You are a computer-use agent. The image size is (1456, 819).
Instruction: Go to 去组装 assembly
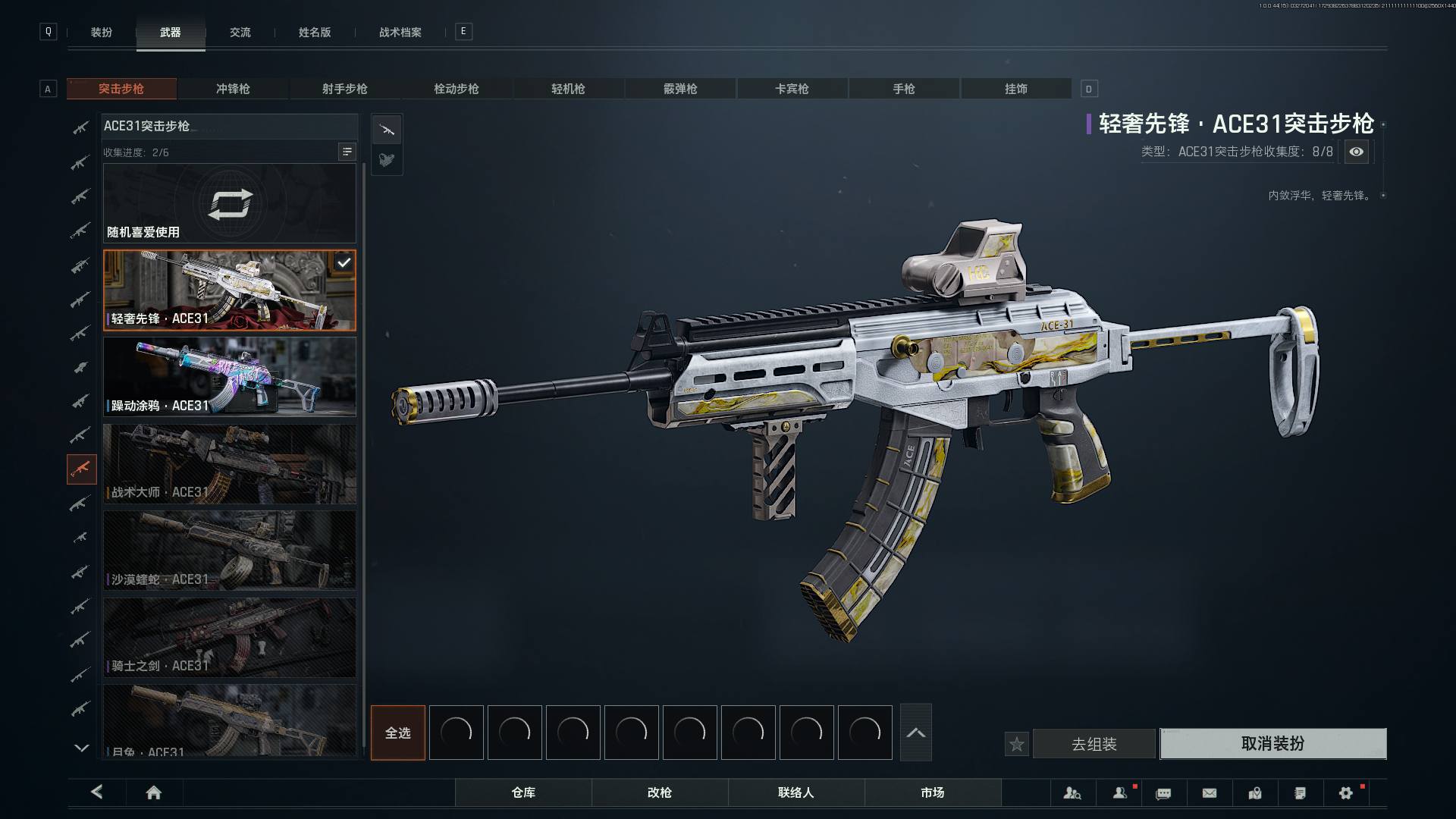coord(1094,744)
